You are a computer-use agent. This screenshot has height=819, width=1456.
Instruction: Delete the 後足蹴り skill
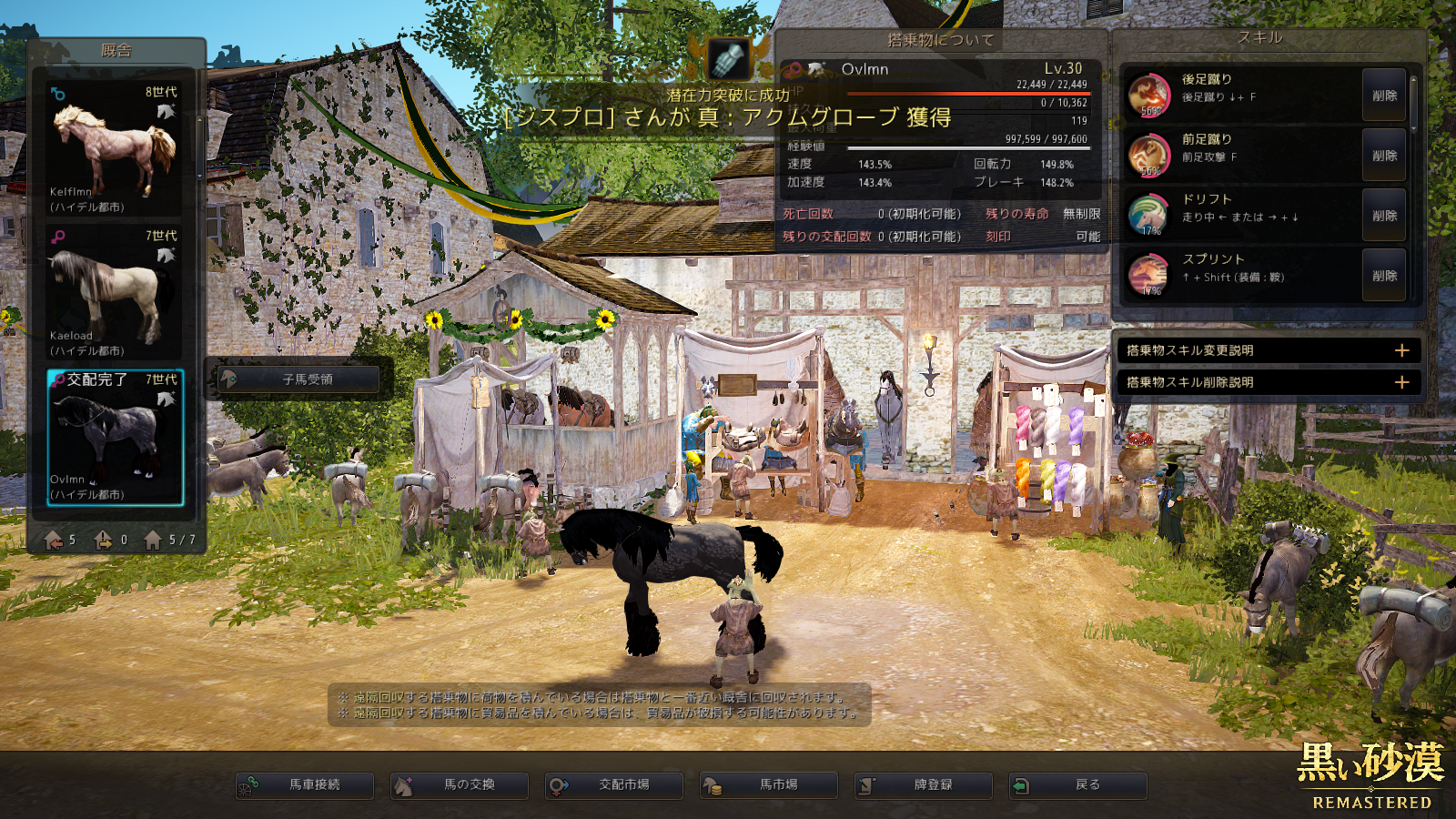click(1384, 96)
